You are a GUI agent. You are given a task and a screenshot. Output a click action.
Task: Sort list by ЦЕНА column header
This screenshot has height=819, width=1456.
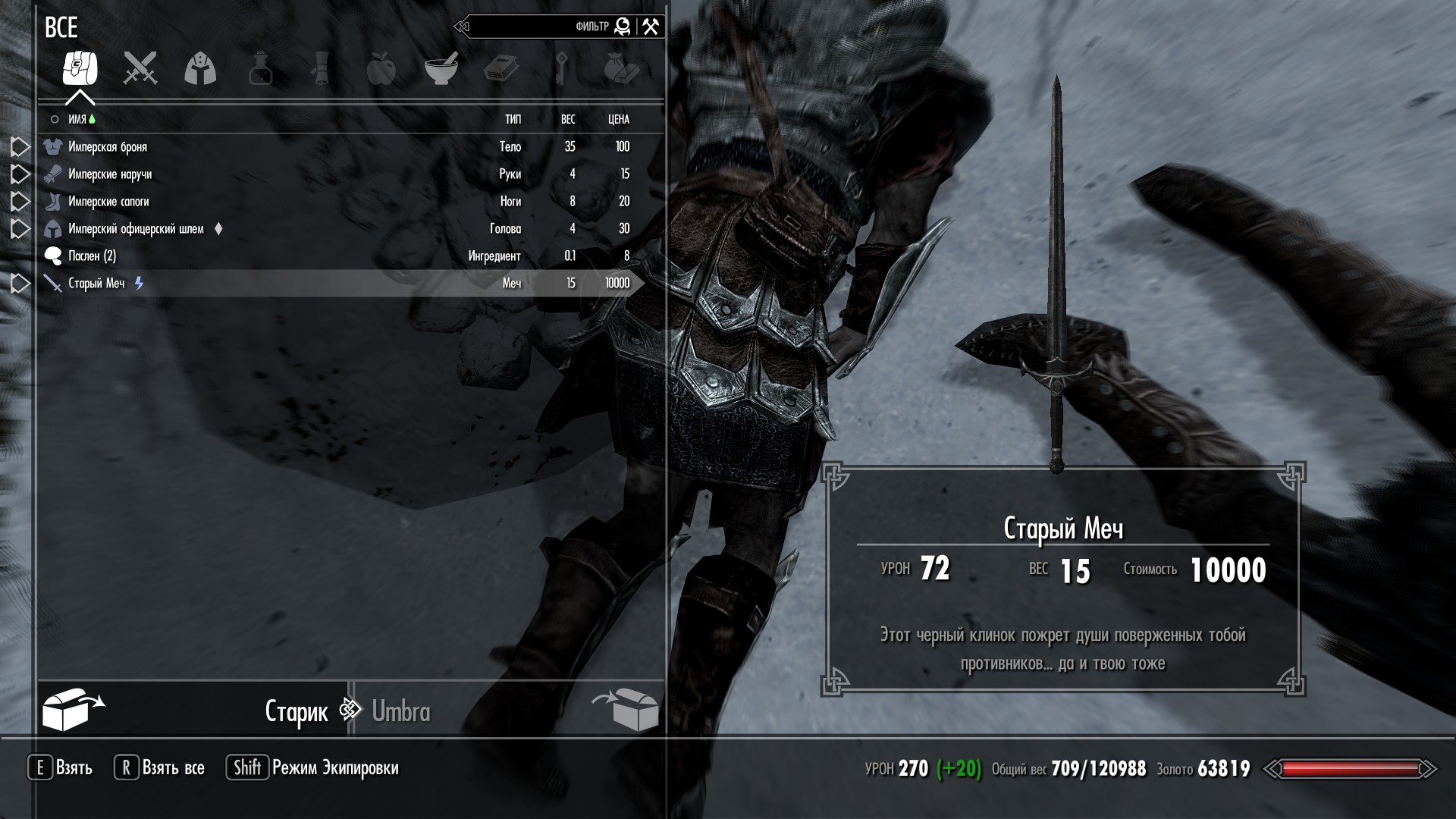coord(619,119)
